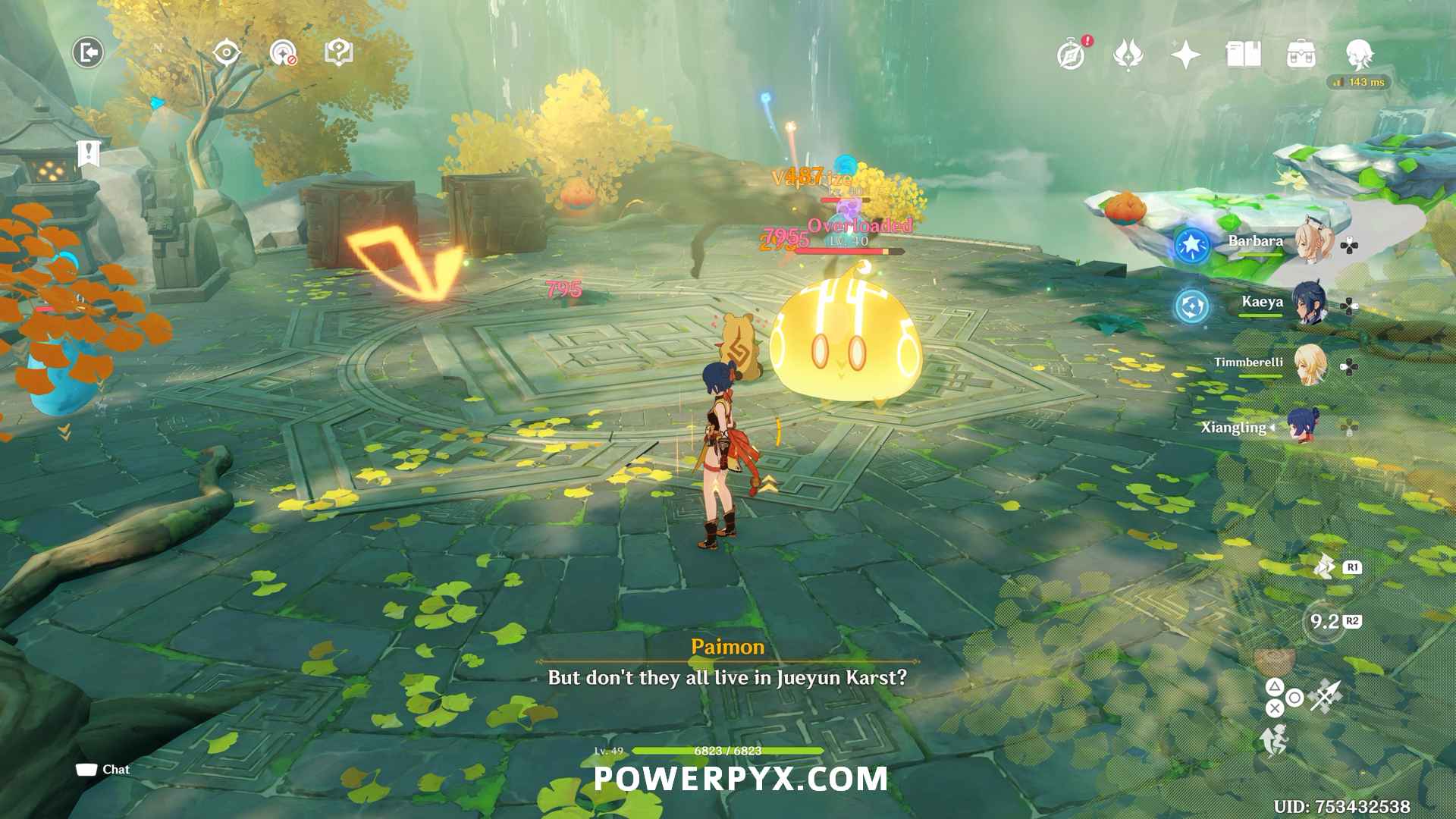Open the four-point star icon
The height and width of the screenshot is (819, 1456).
1185,55
